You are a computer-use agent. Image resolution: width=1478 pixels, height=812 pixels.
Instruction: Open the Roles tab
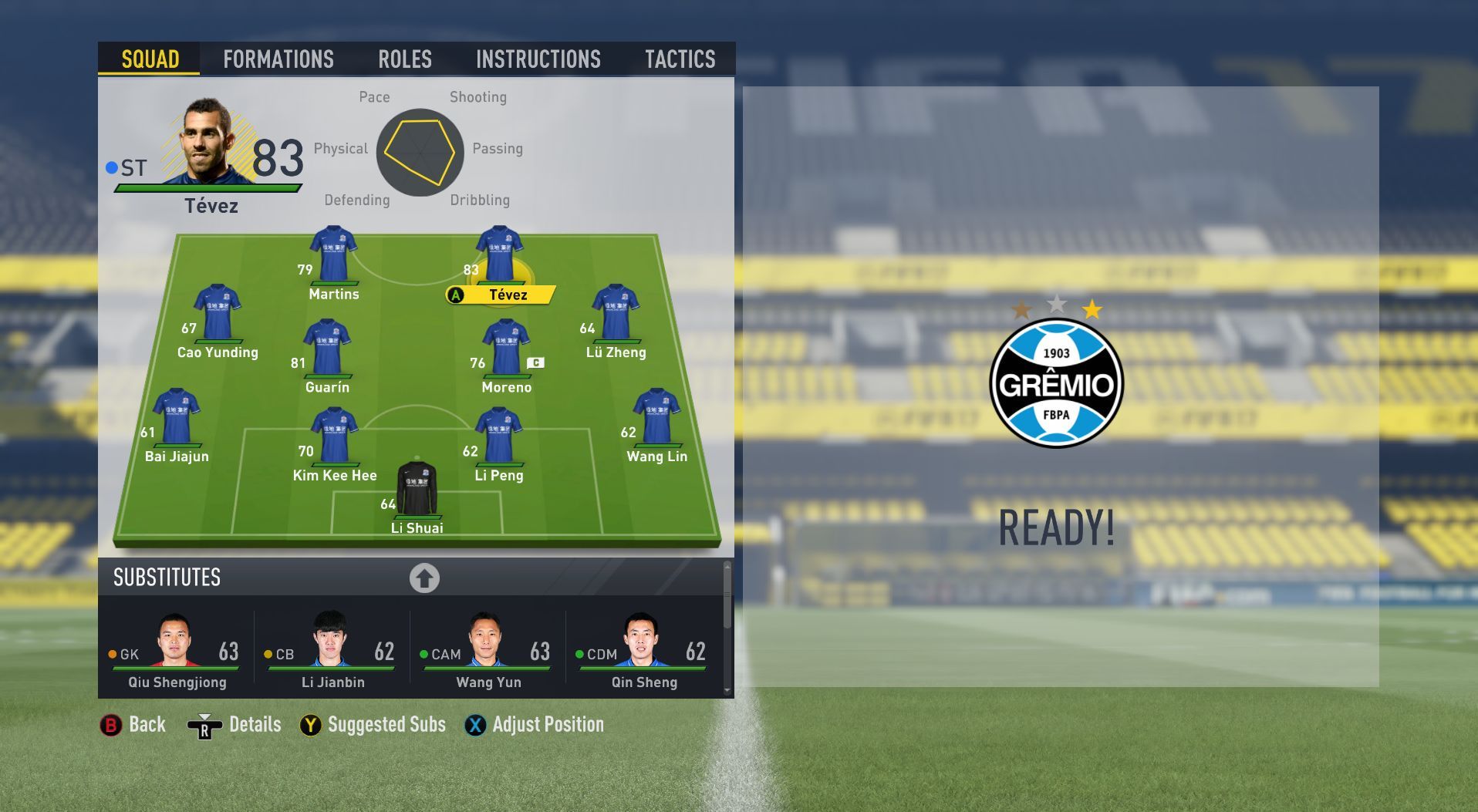point(405,59)
